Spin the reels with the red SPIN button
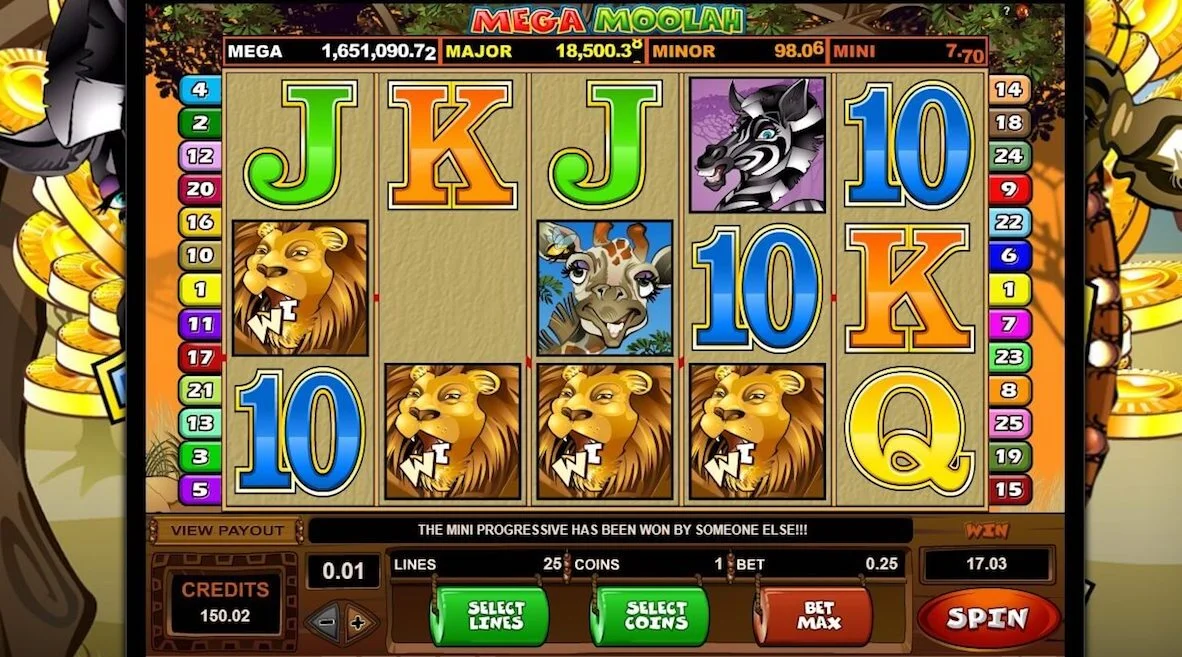 pyautogui.click(x=988, y=619)
